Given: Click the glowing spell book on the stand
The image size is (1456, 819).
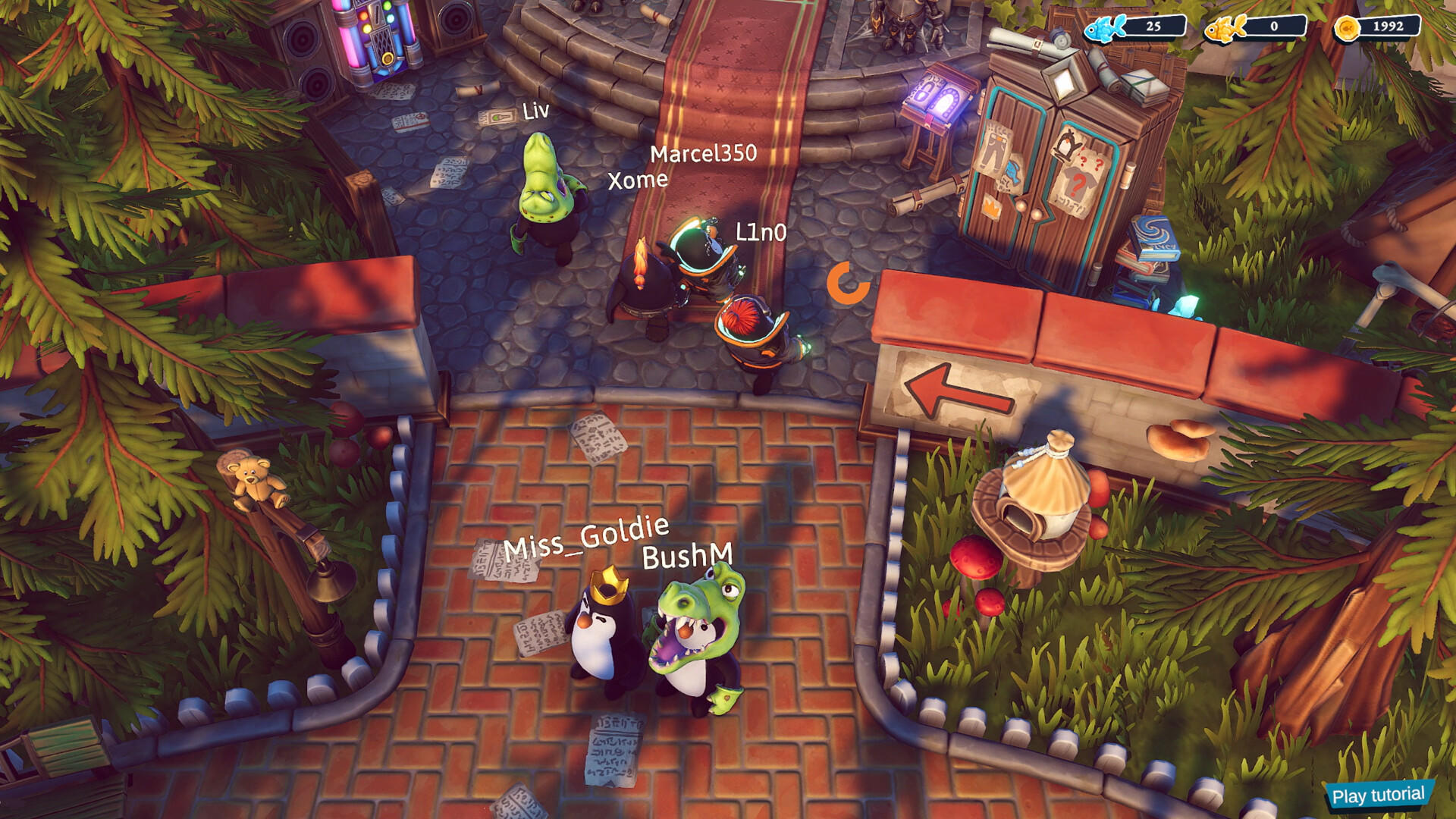Looking at the screenshot, I should [938, 95].
